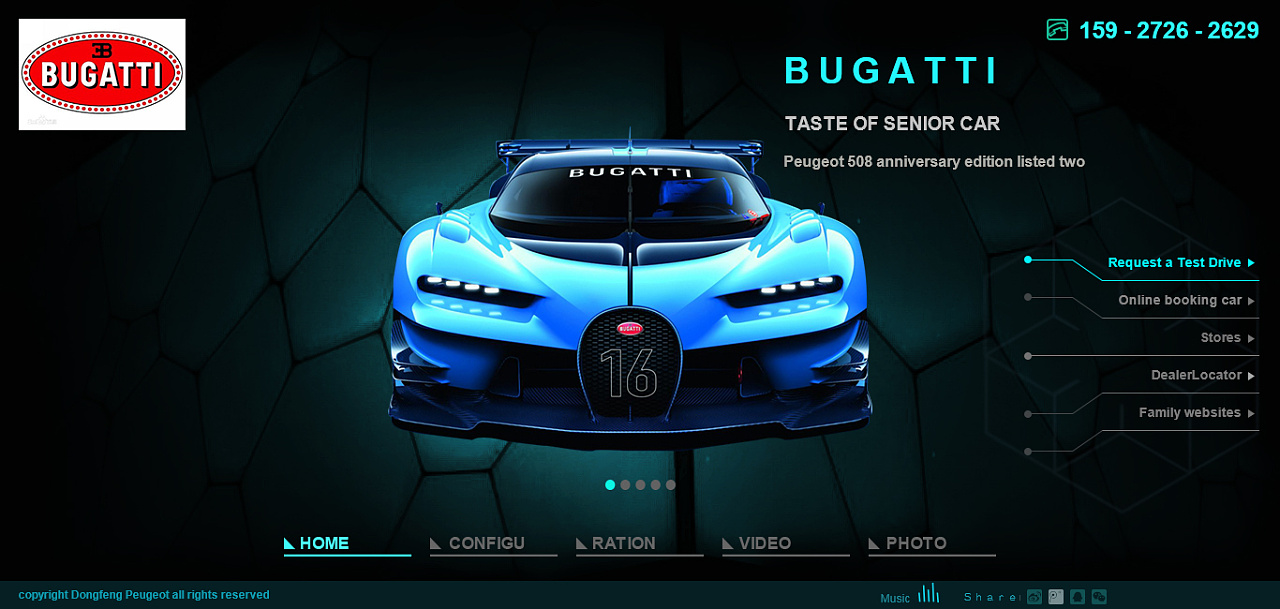Select the first highlighted carousel dot
The image size is (1280, 609).
tap(610, 485)
